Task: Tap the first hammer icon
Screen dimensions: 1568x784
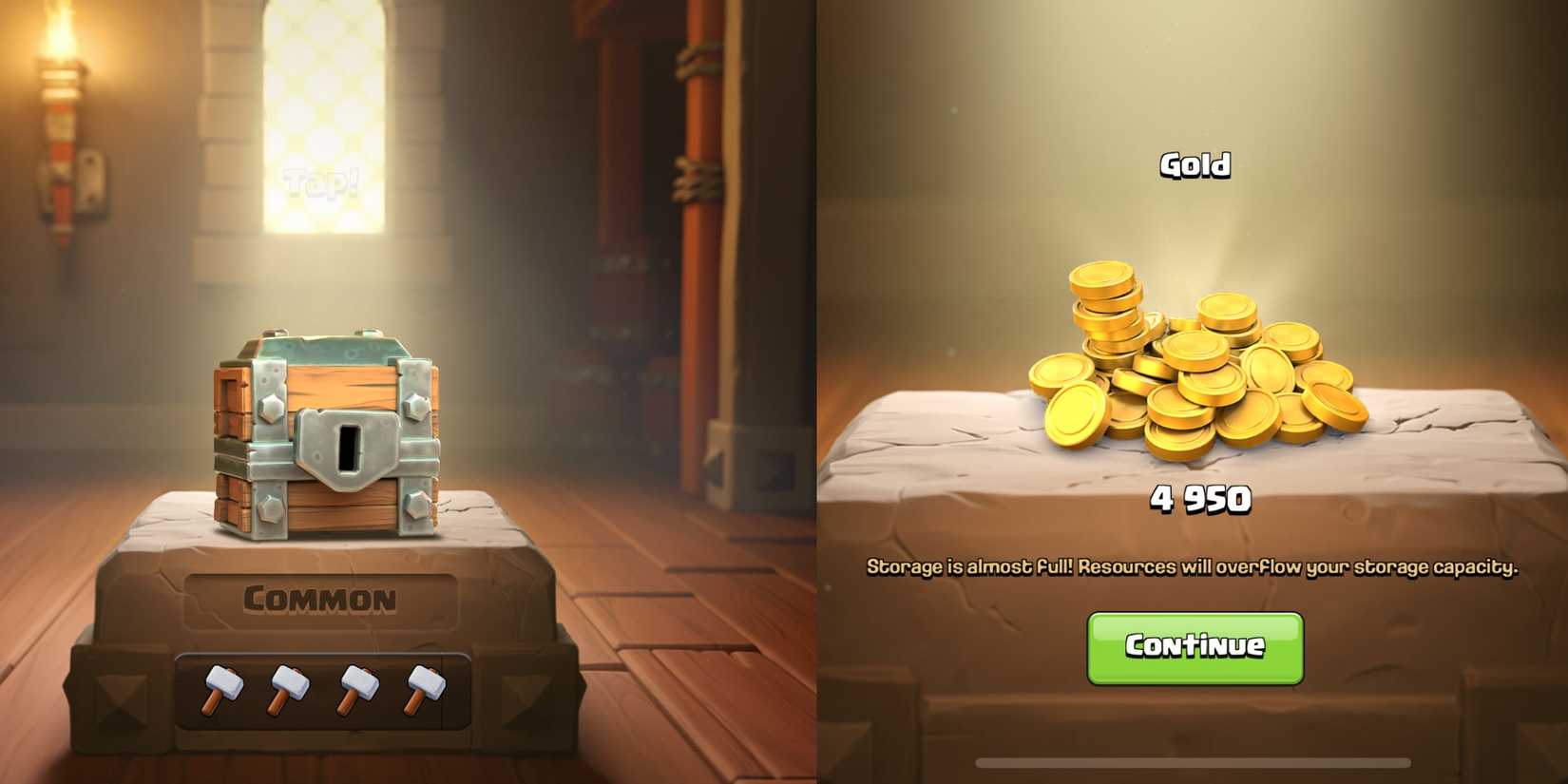Action: pos(224,691)
